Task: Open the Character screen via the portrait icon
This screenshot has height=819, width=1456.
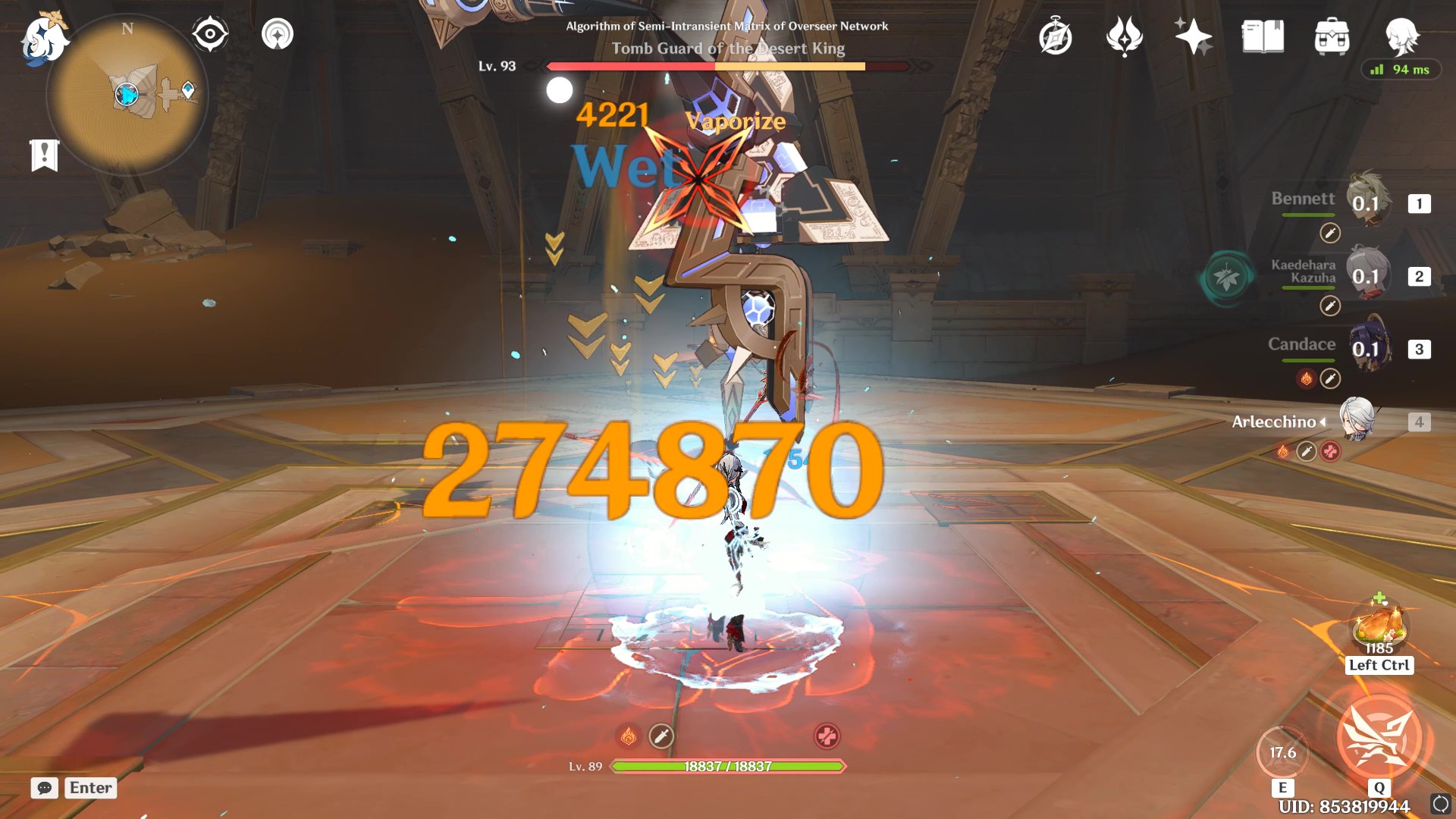Action: pyautogui.click(x=1404, y=35)
